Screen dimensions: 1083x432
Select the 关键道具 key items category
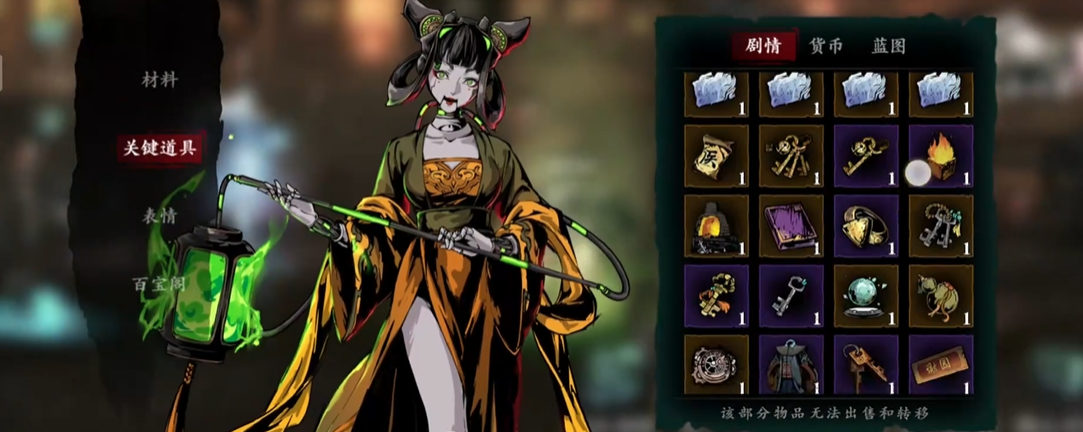pyautogui.click(x=160, y=149)
